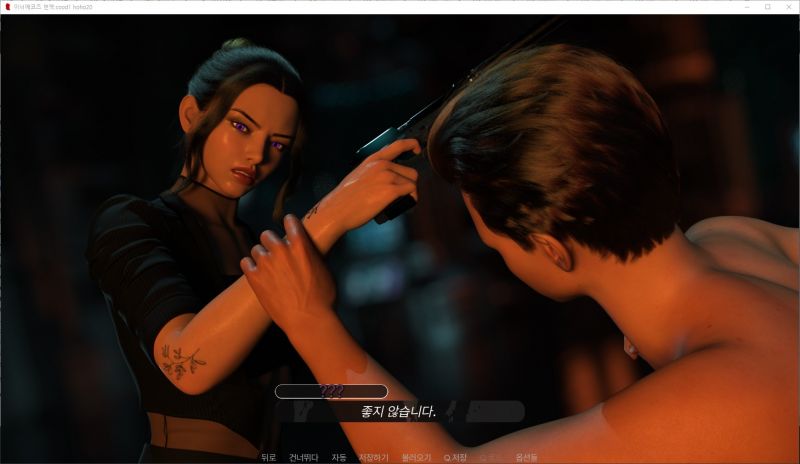Screen dimensions: 800x464
Task: Toggle 자동 auto-advance mode
Action: [x=339, y=457]
